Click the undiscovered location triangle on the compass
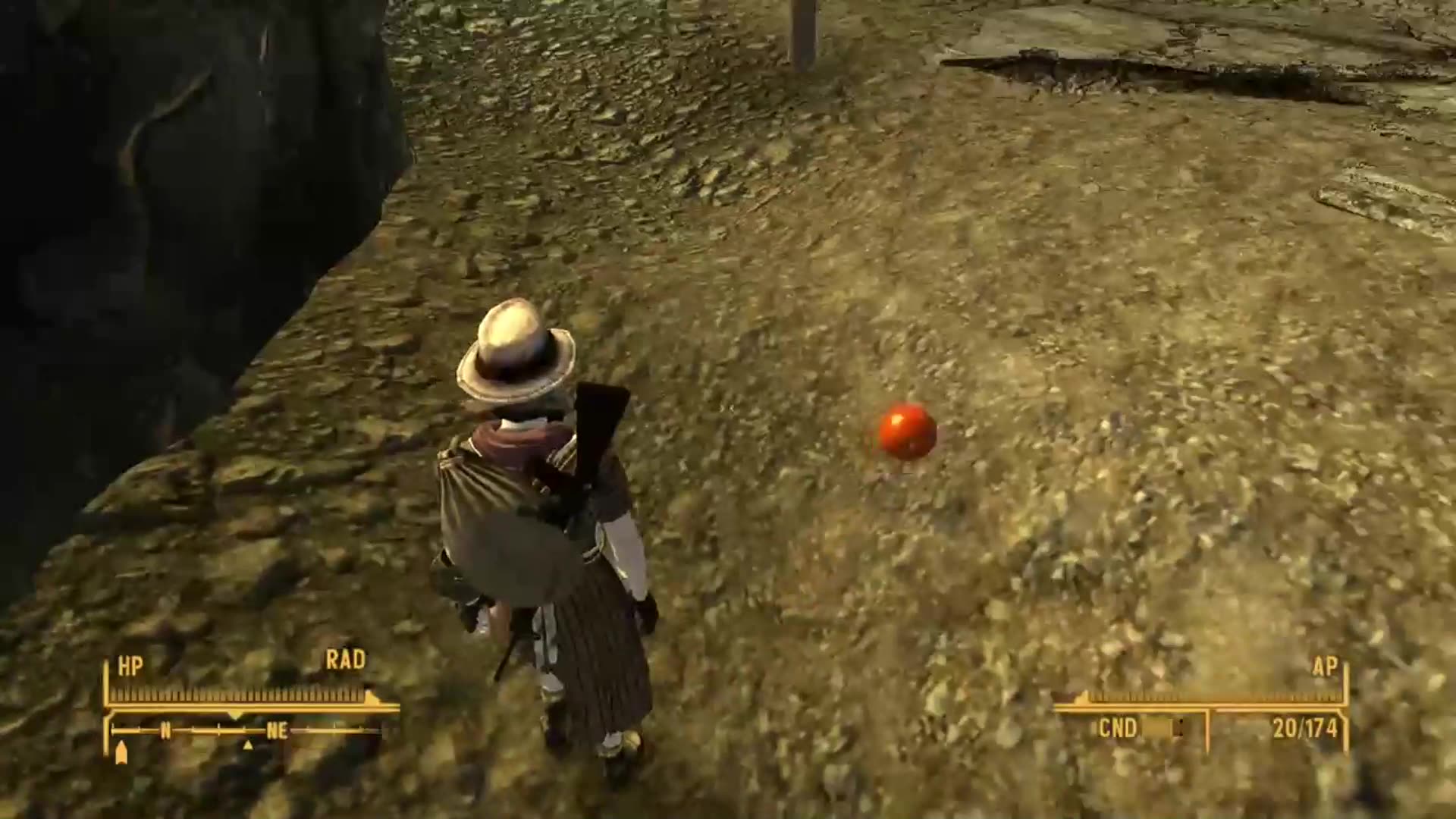This screenshot has height=819, width=1456. click(x=248, y=745)
